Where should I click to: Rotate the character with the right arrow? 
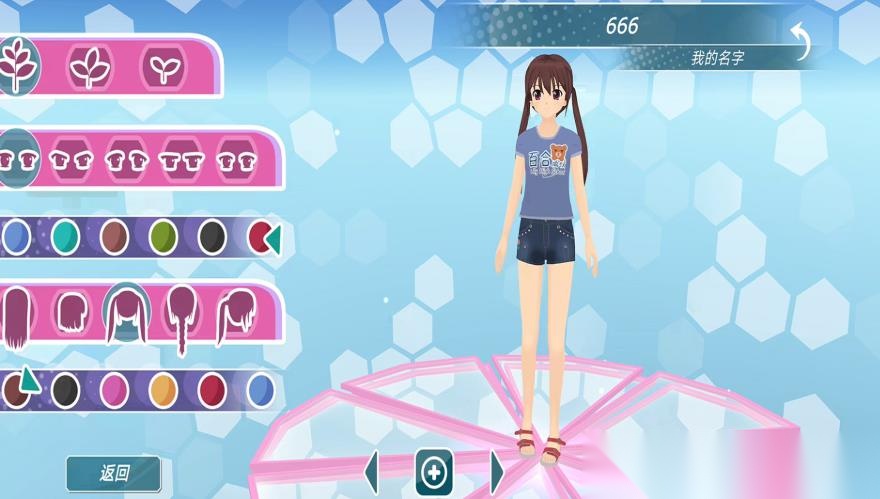pyautogui.click(x=497, y=472)
